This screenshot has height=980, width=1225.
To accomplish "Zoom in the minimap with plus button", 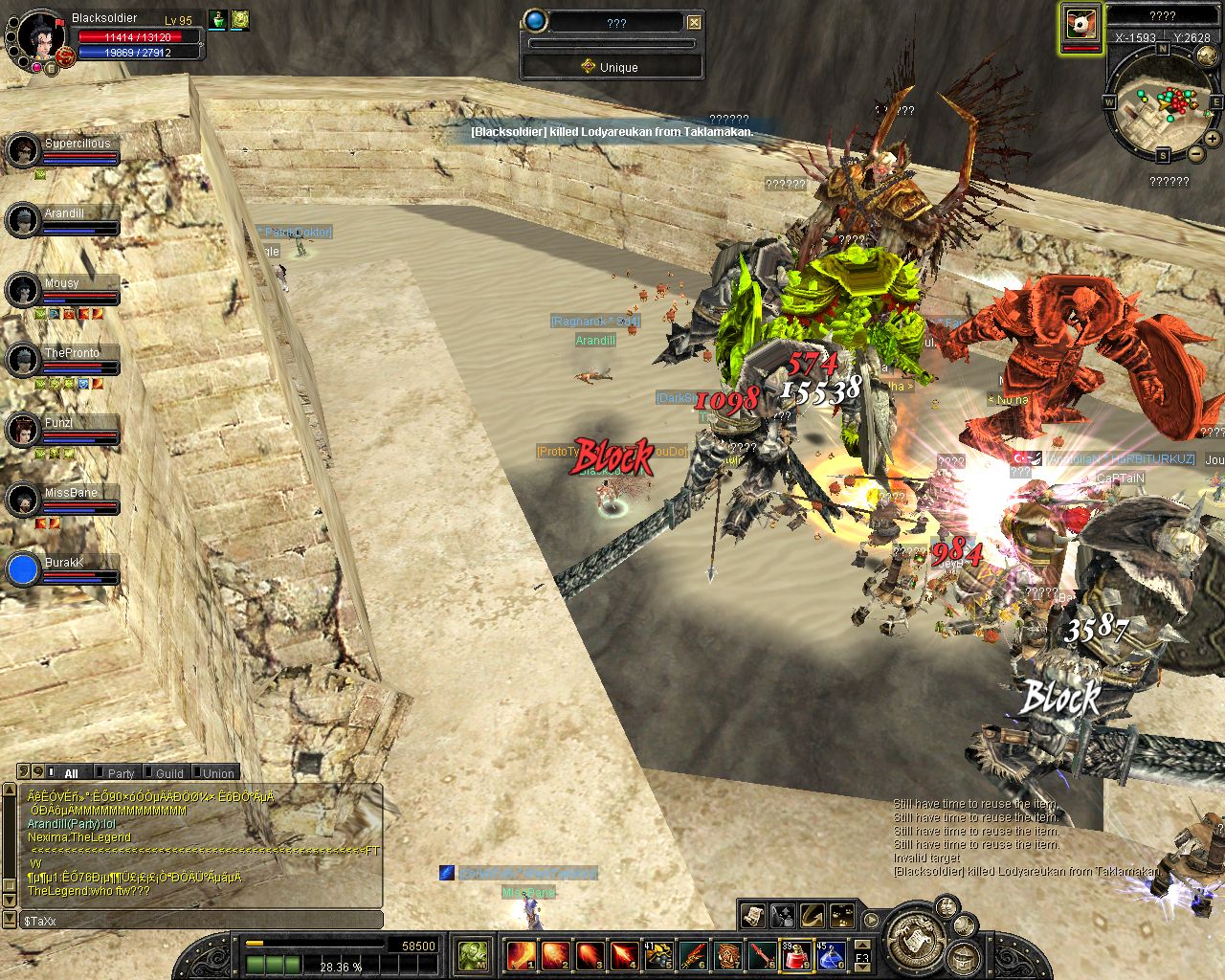I will [x=1214, y=139].
